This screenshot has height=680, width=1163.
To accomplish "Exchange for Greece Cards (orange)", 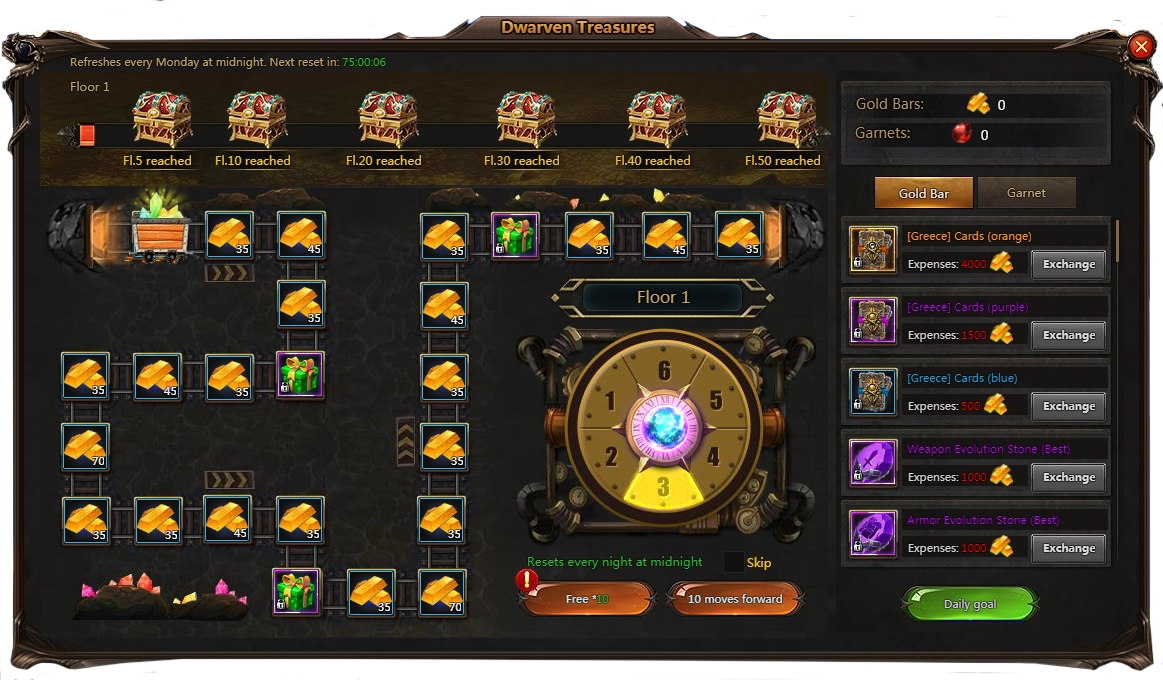I will coord(1068,265).
